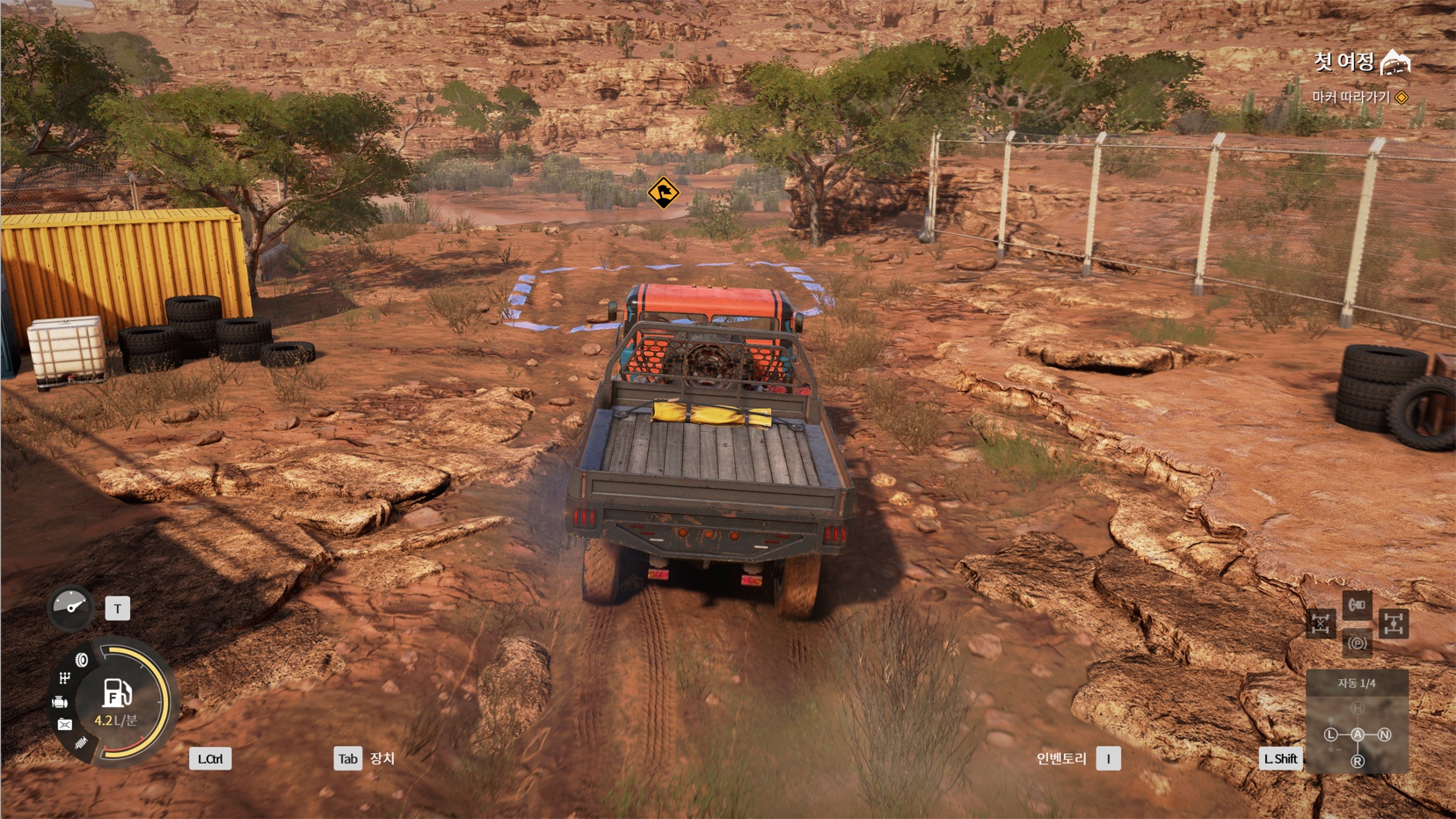1456x819 pixels.
Task: Check the suspension spring status icon
Action: [82, 743]
